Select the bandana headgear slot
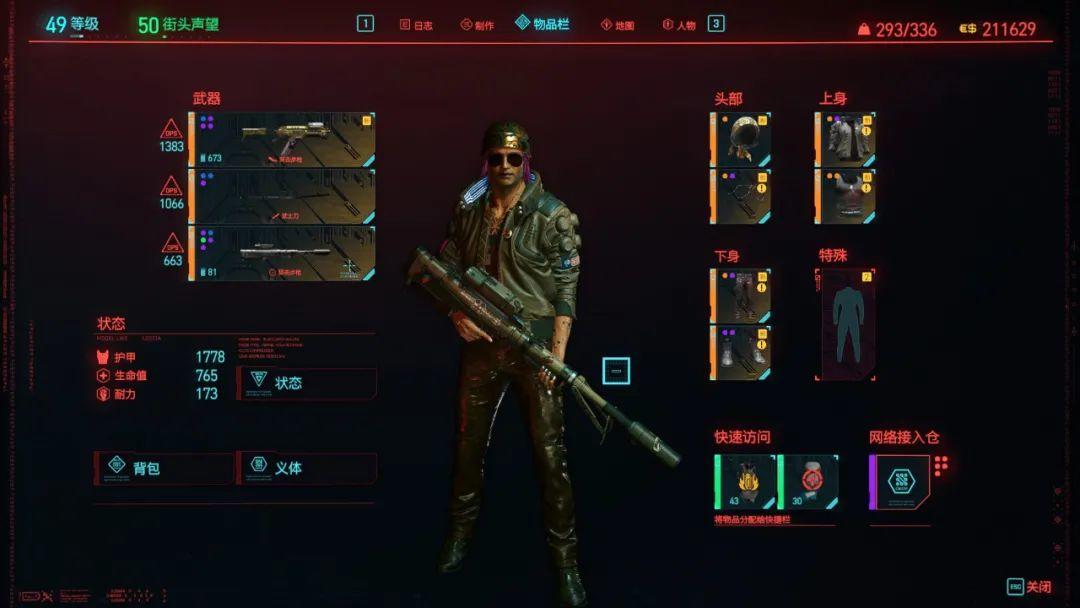 pos(741,139)
